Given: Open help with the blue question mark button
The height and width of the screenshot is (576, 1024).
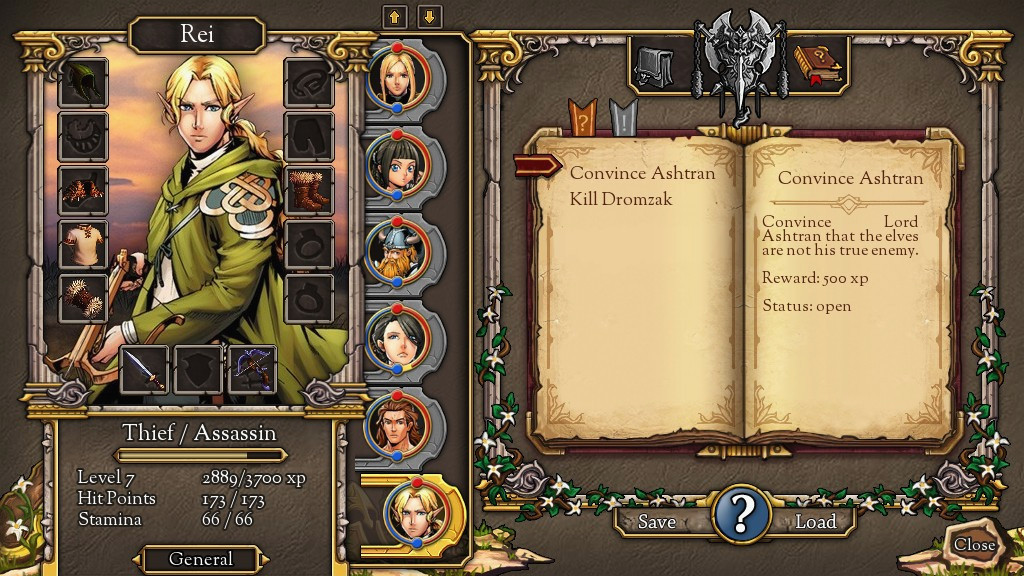Looking at the screenshot, I should [x=740, y=514].
